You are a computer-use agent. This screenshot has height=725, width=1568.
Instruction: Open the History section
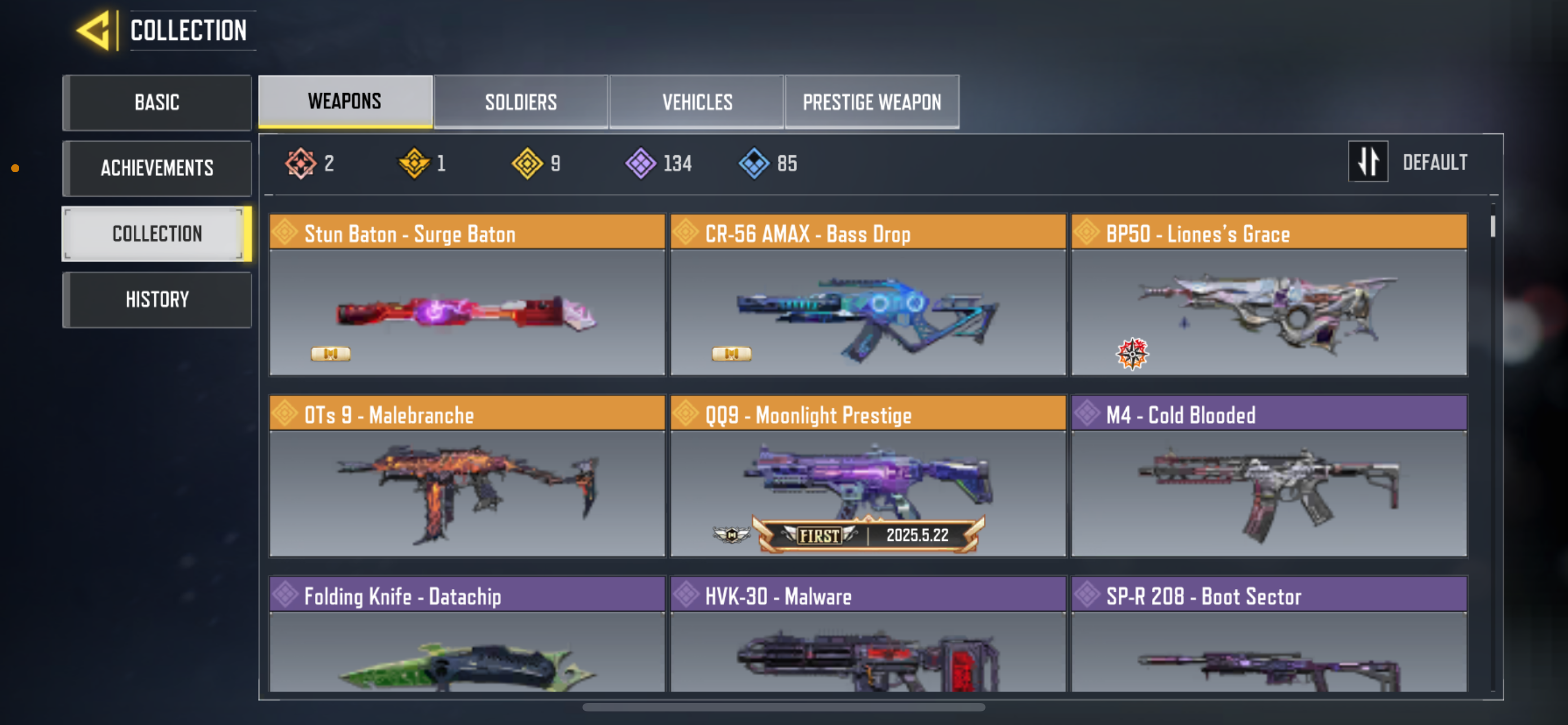pos(157,298)
